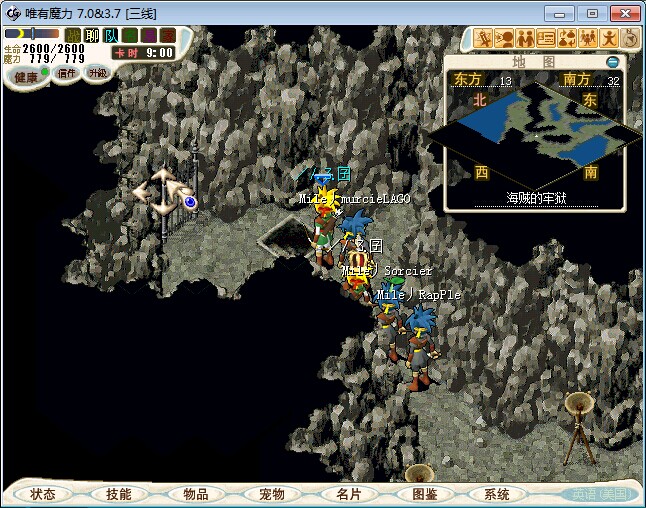Collapse the 地图 map panel with blue button
This screenshot has width=646, height=508.
click(613, 62)
